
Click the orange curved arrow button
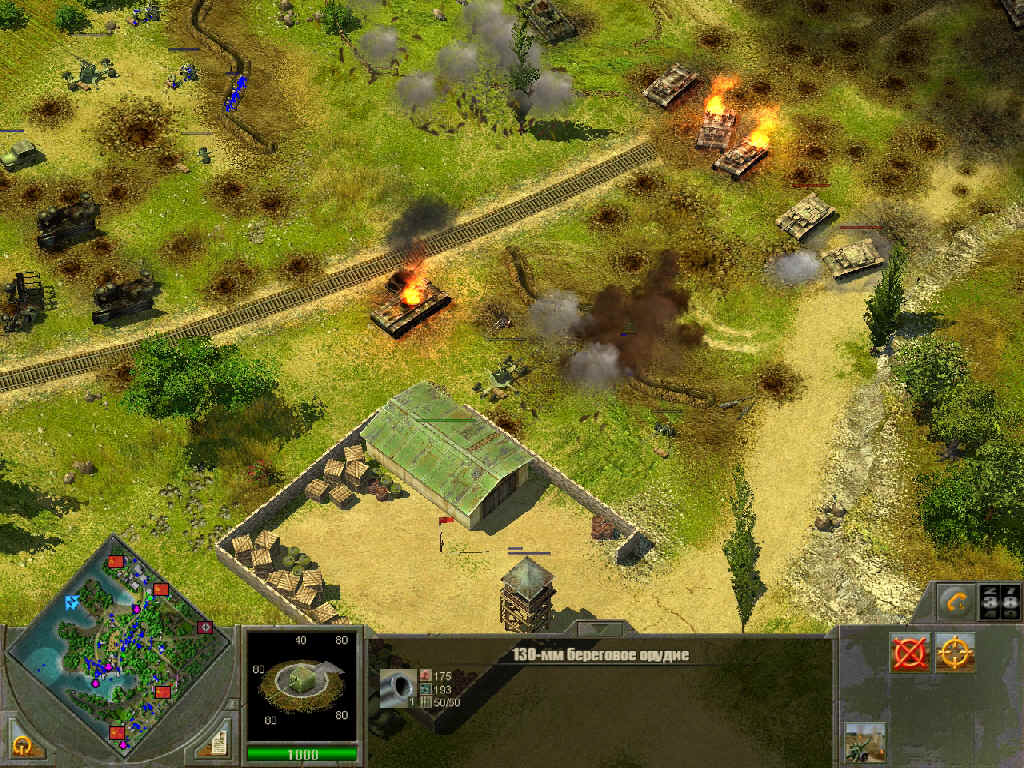[957, 603]
